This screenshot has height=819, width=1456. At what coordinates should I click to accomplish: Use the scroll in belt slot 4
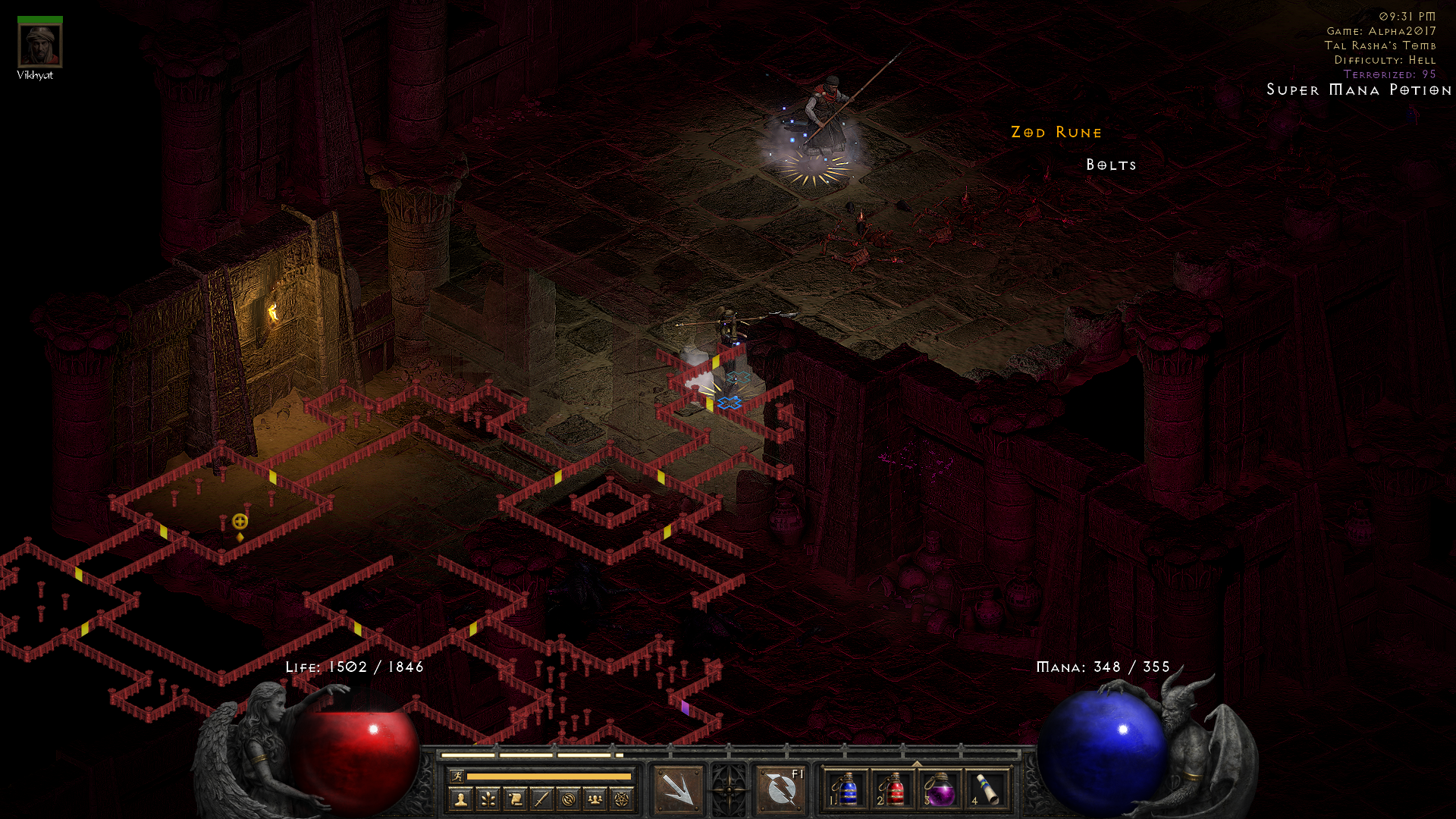tap(987, 789)
